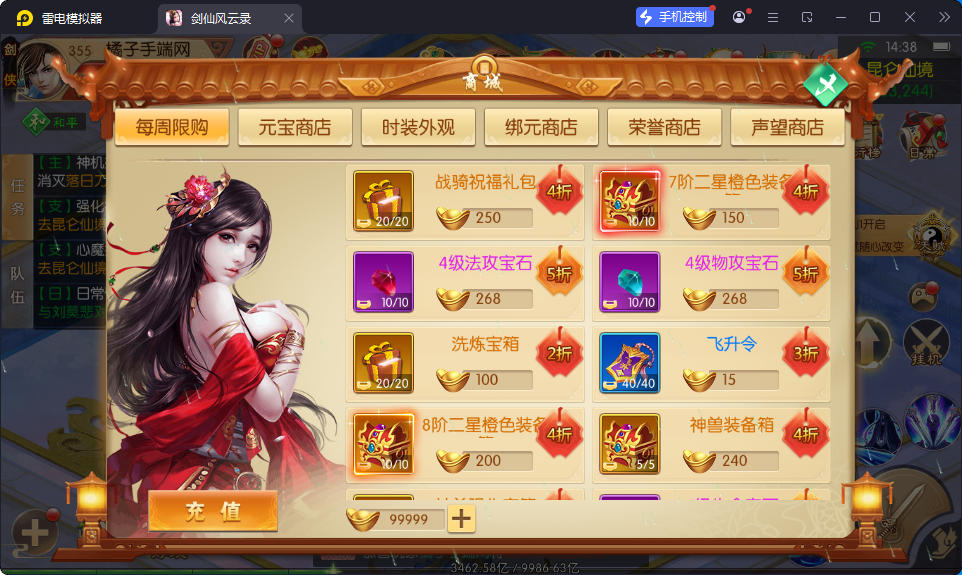This screenshot has width=962, height=575.
Task: Switch to the 每周限购 tab
Action: 171,127
